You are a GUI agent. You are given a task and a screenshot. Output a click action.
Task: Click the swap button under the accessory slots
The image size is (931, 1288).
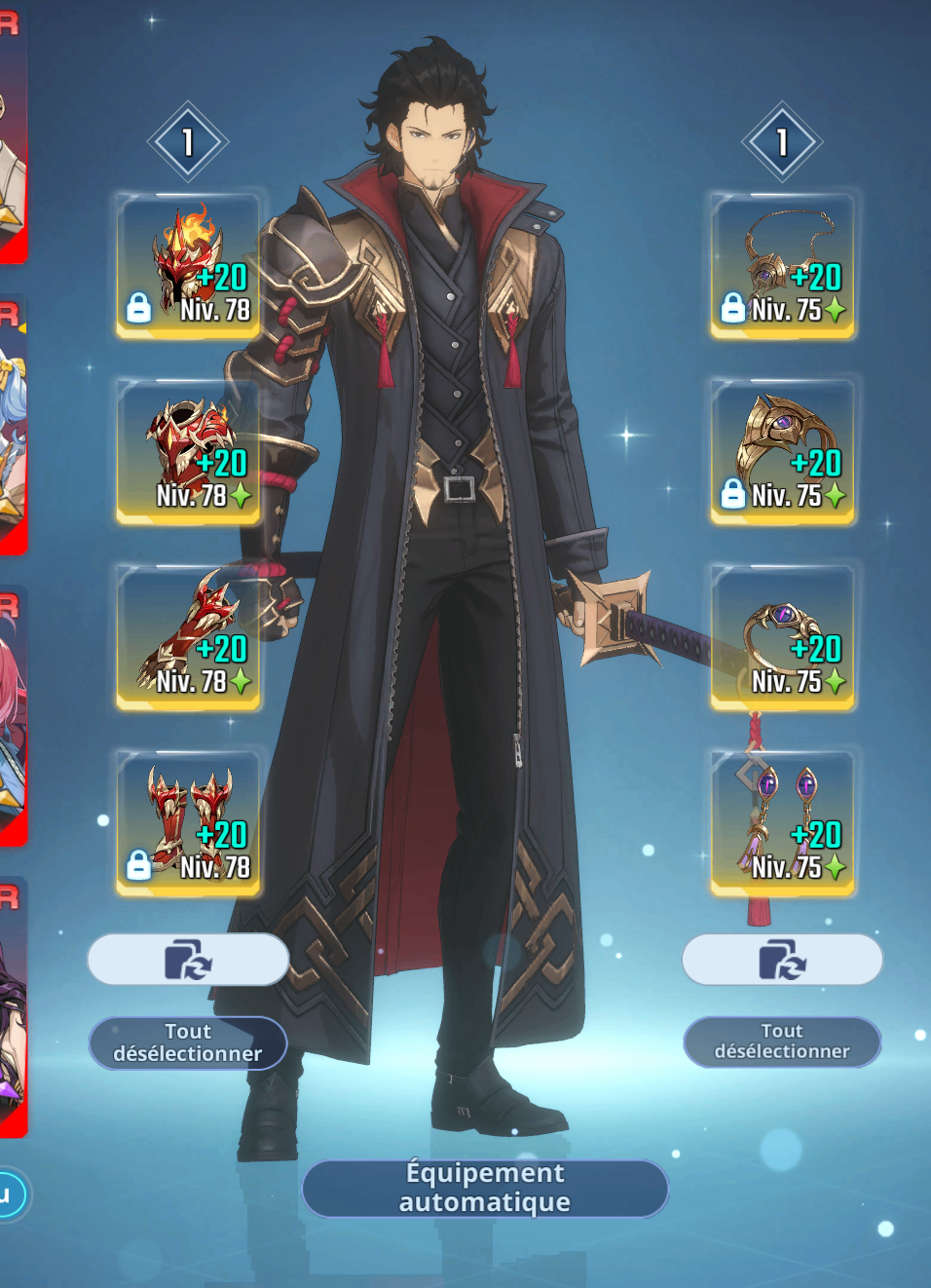point(782,960)
